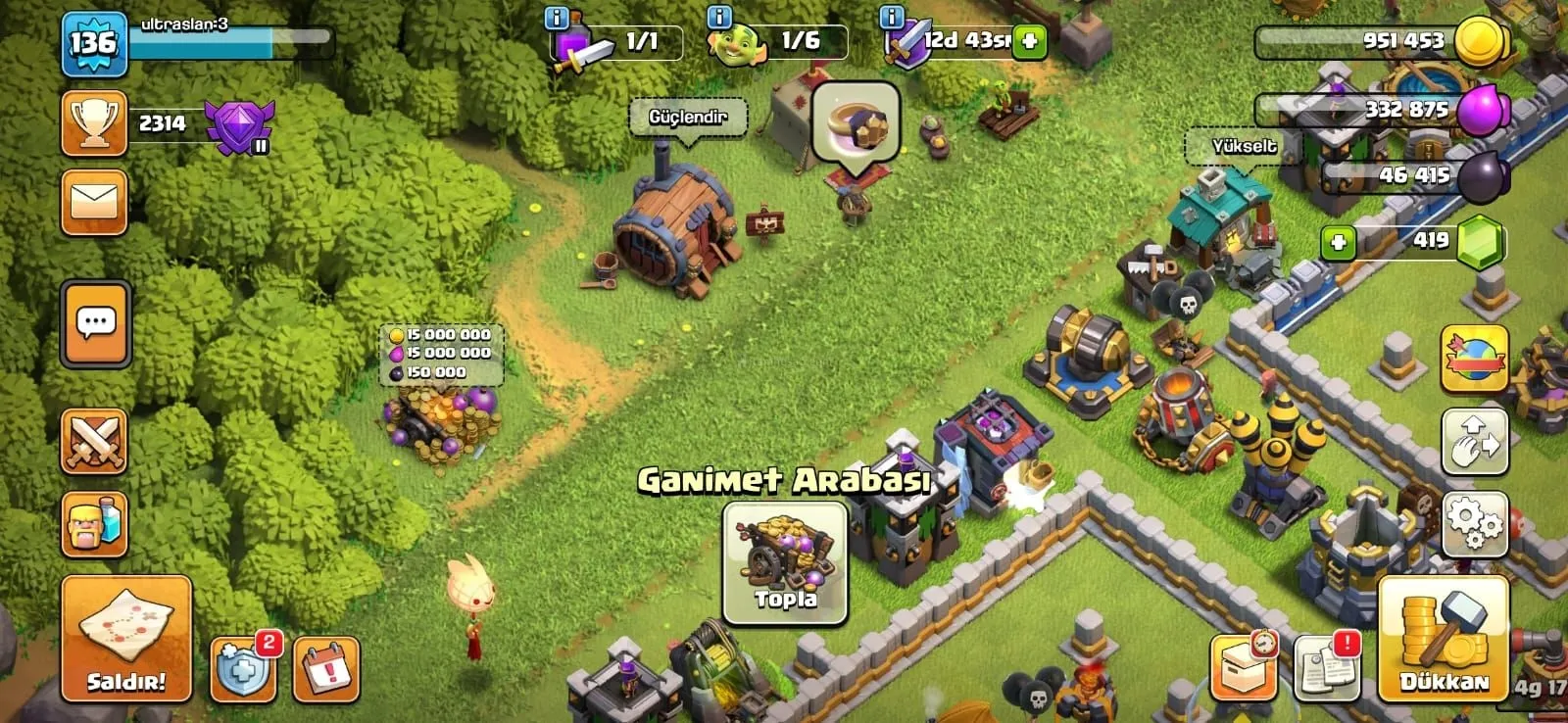Open the globe world map icon
Image resolution: width=1568 pixels, height=723 pixels.
[1475, 359]
